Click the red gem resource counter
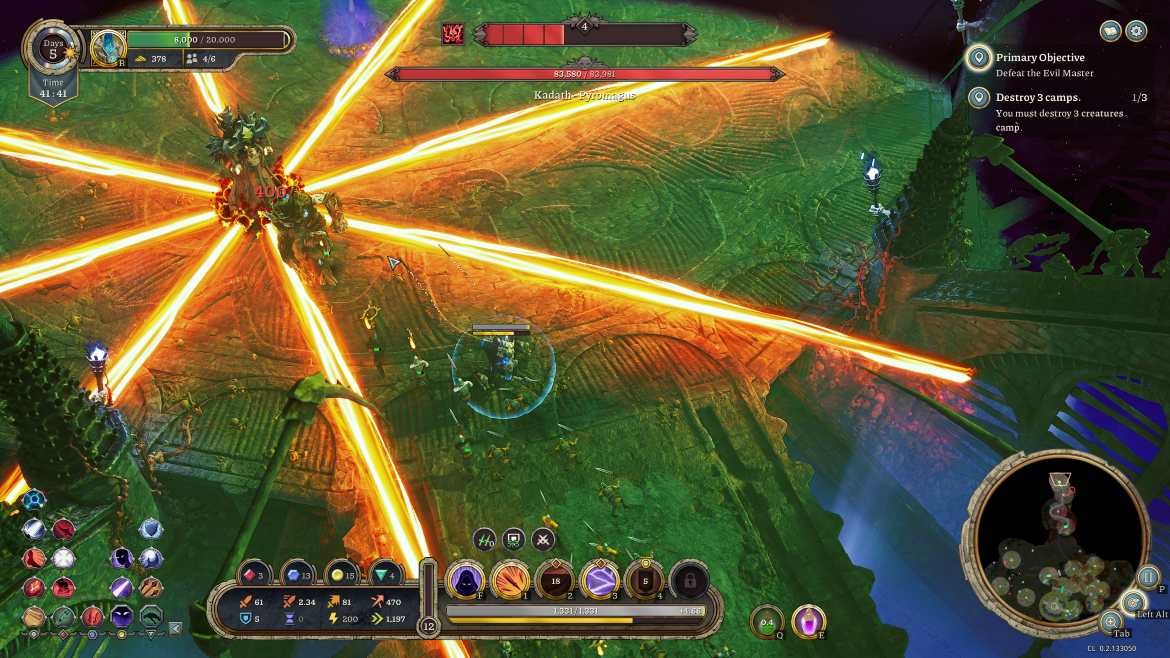 click(x=253, y=574)
